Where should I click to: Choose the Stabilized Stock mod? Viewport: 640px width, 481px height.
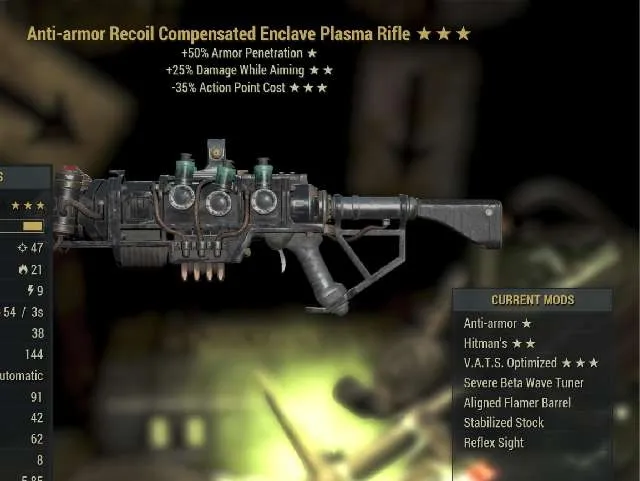(503, 423)
